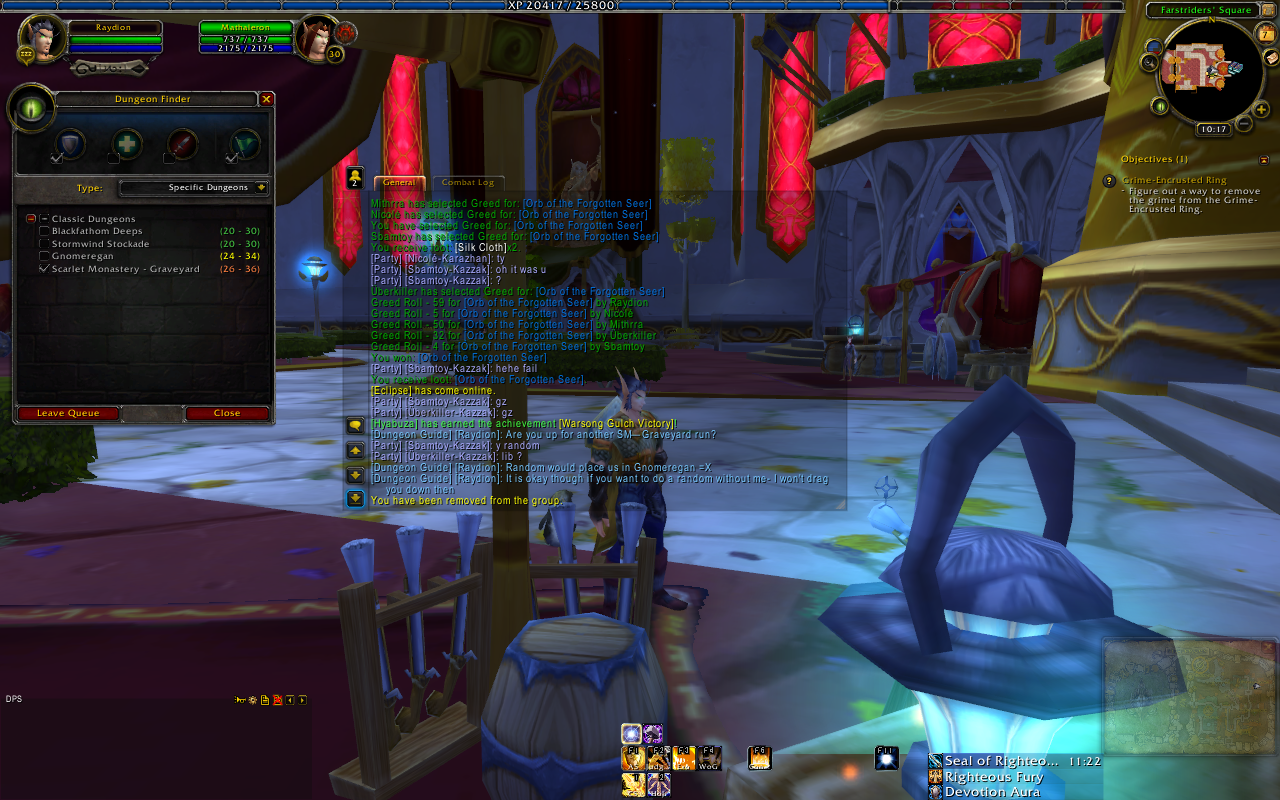Switch to the Combat Log chat tab
The image size is (1280, 800).
[468, 183]
